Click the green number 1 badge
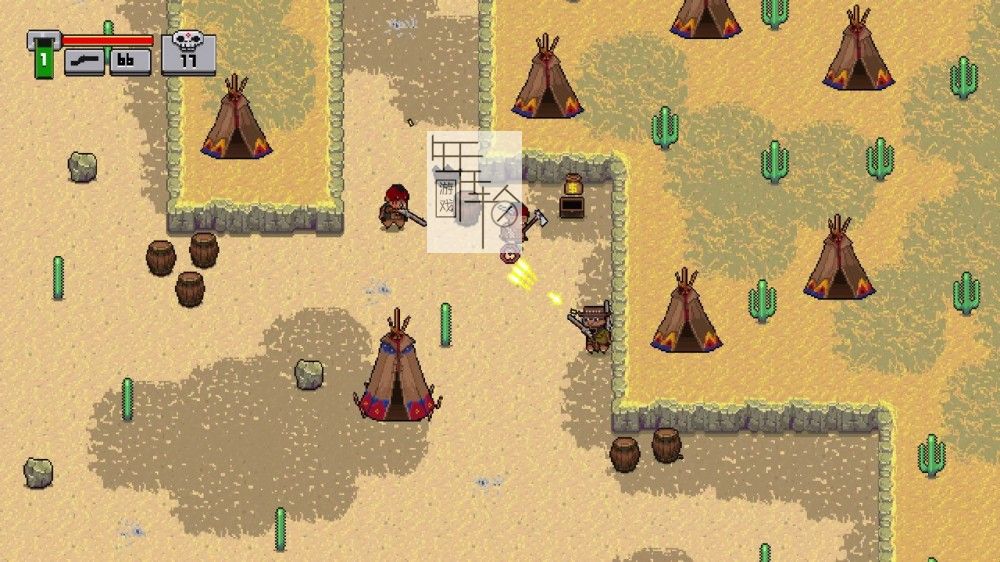1000x562 pixels. [44, 60]
